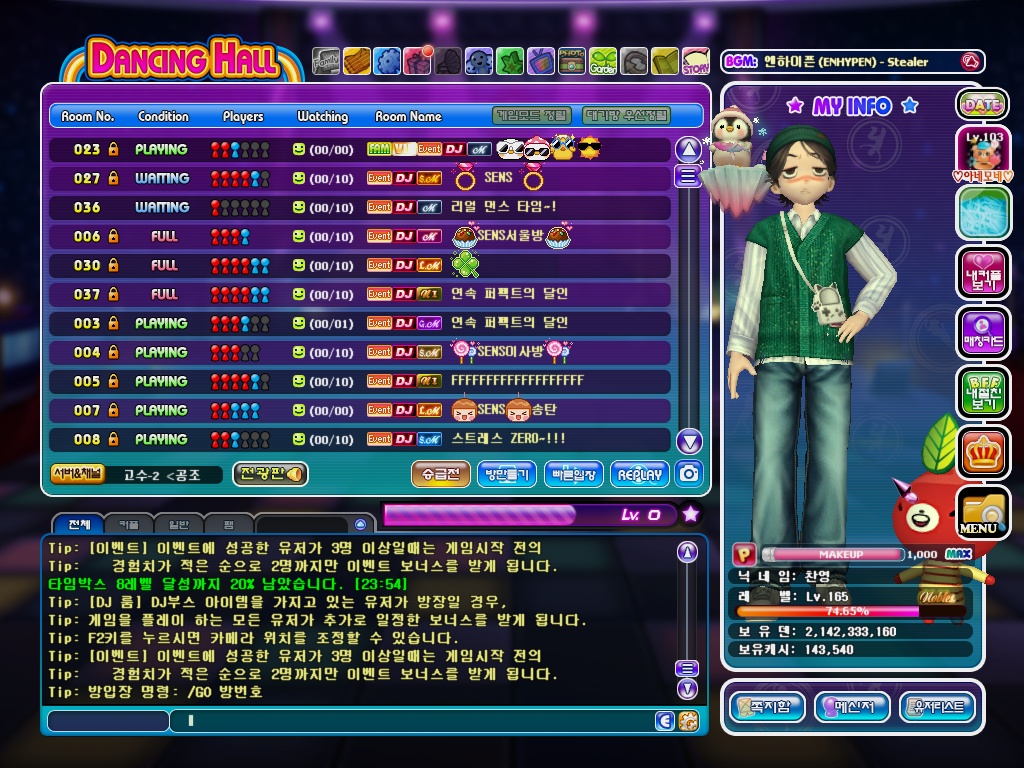Open the 메신저 messenger

tap(852, 707)
